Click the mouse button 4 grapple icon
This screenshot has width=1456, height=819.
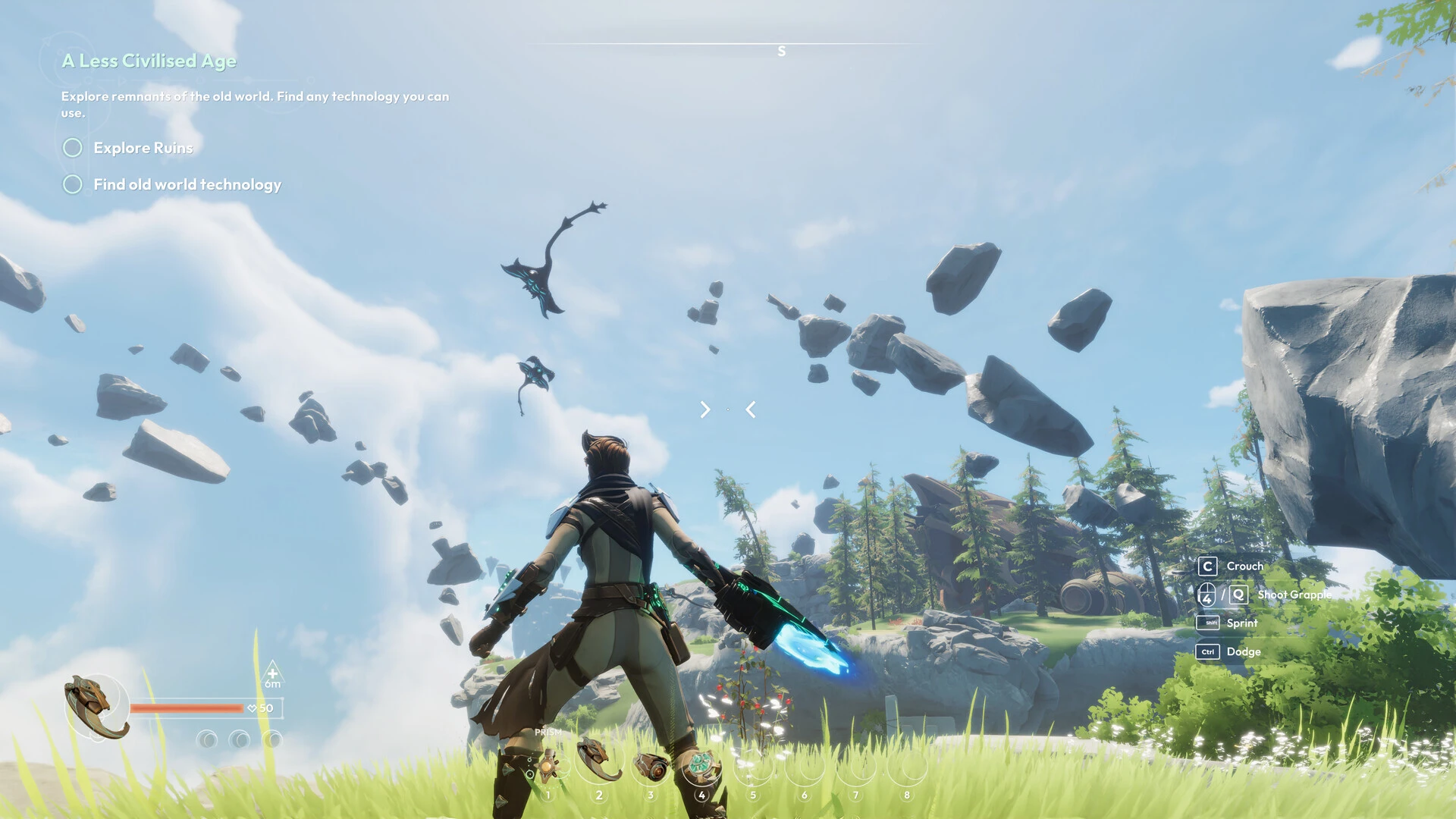(x=1207, y=595)
